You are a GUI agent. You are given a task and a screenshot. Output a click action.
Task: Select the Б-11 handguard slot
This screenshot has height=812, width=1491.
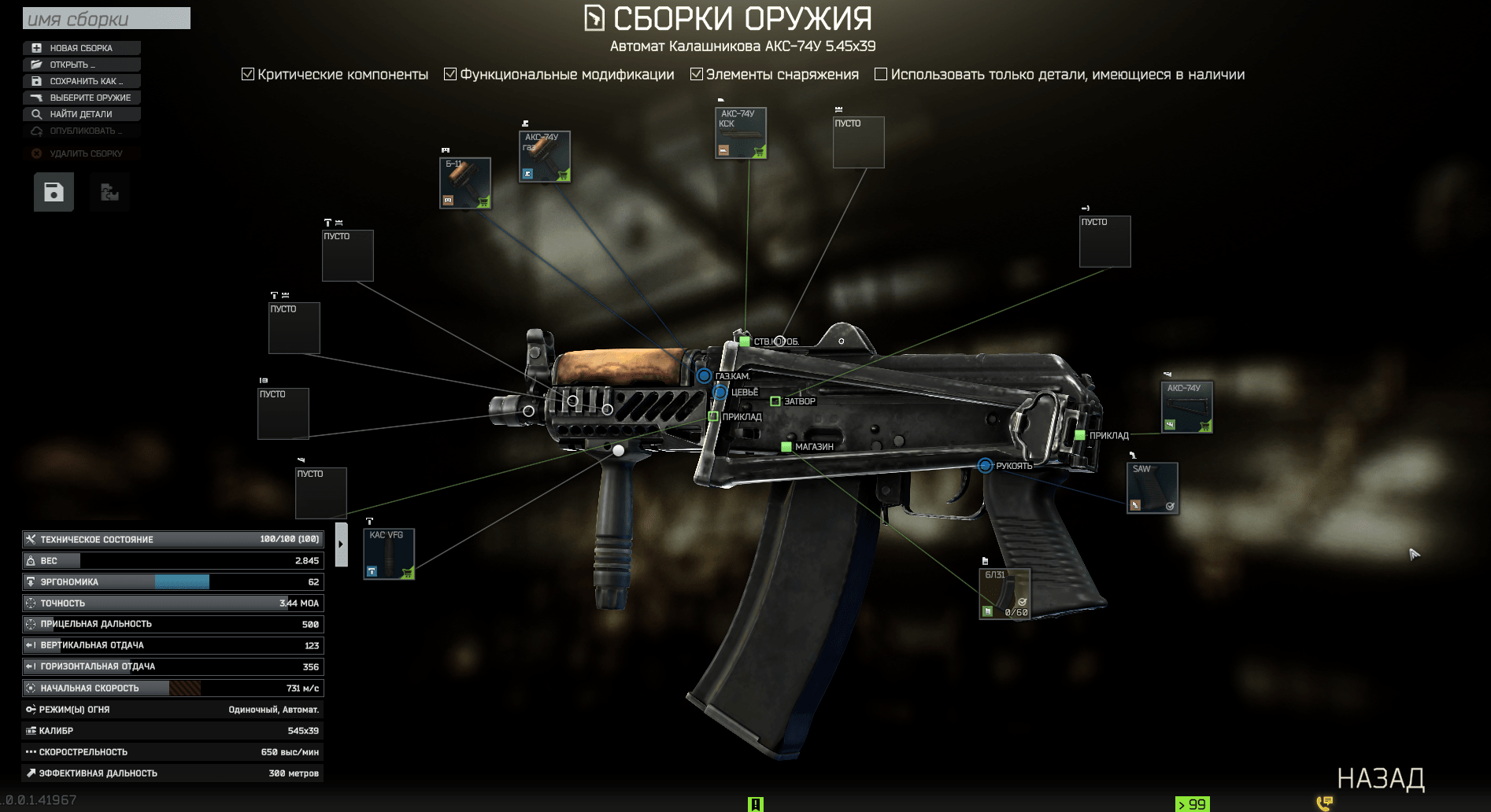pos(465,183)
